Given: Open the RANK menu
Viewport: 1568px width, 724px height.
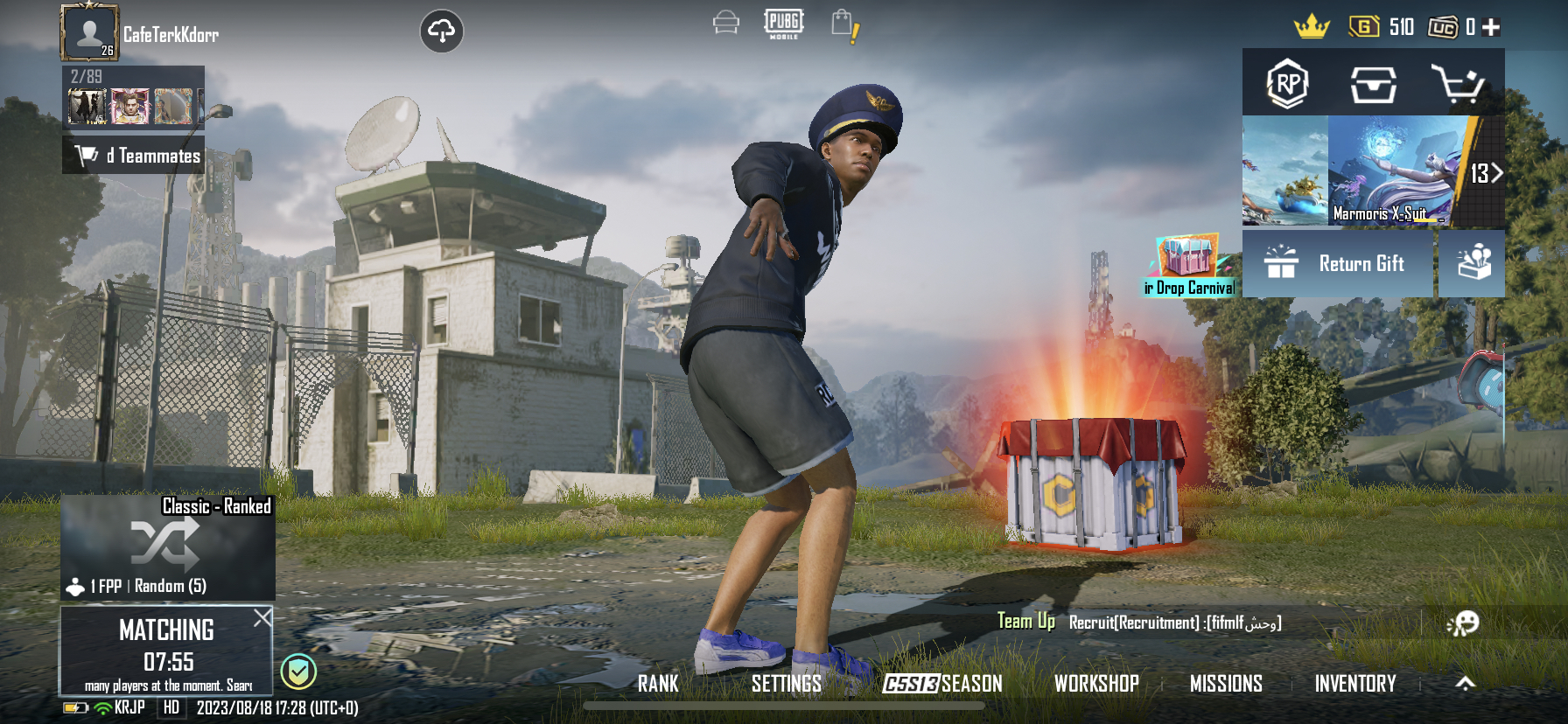Looking at the screenshot, I should [658, 684].
